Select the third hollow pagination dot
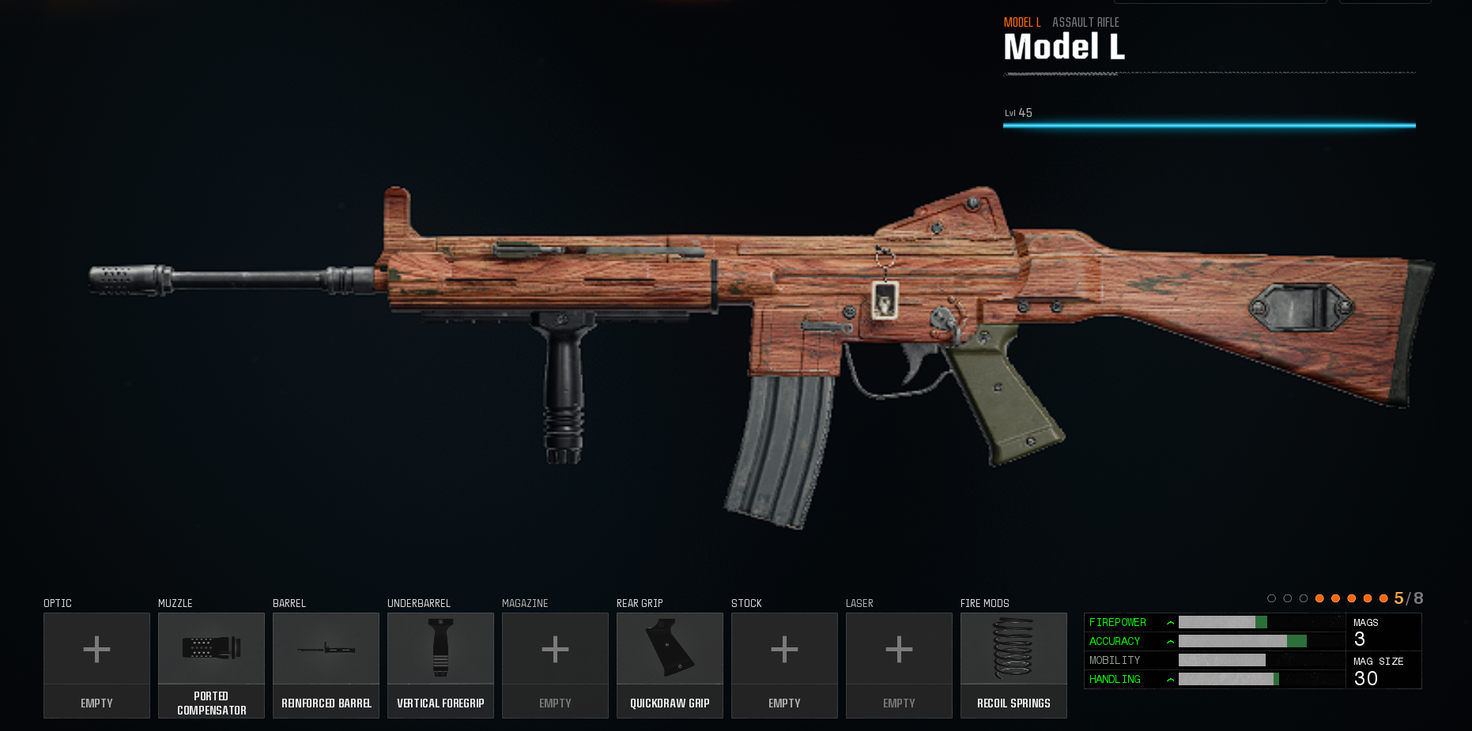This screenshot has height=731, width=1472. [1303, 598]
